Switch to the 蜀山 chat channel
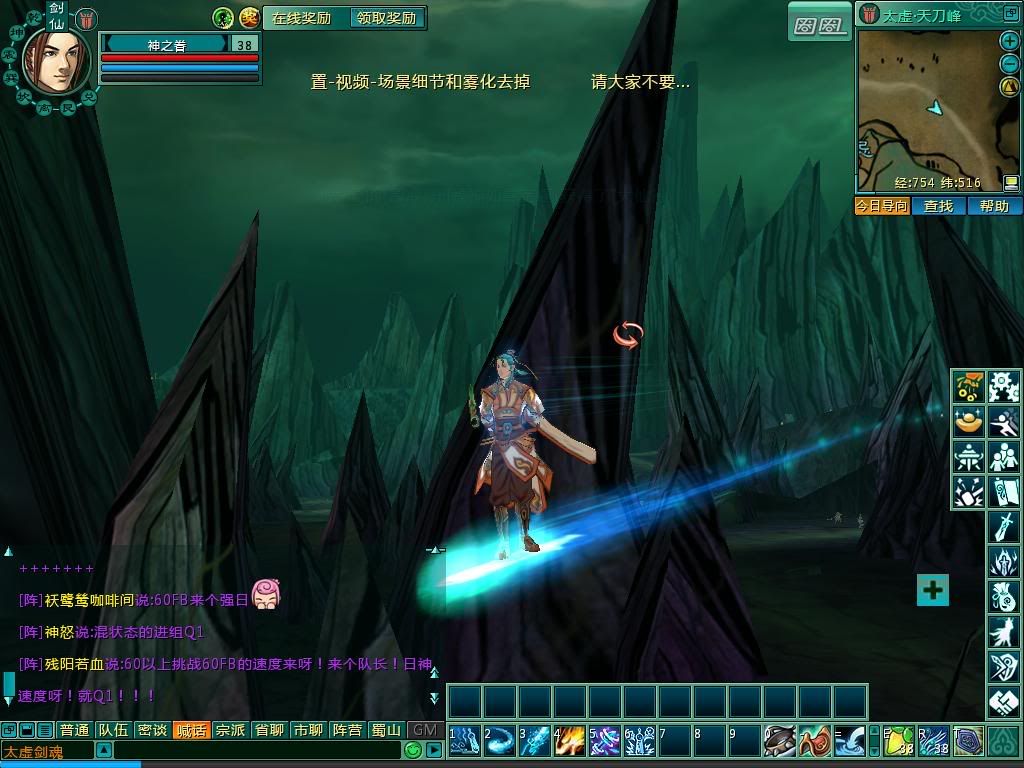 pos(386,730)
